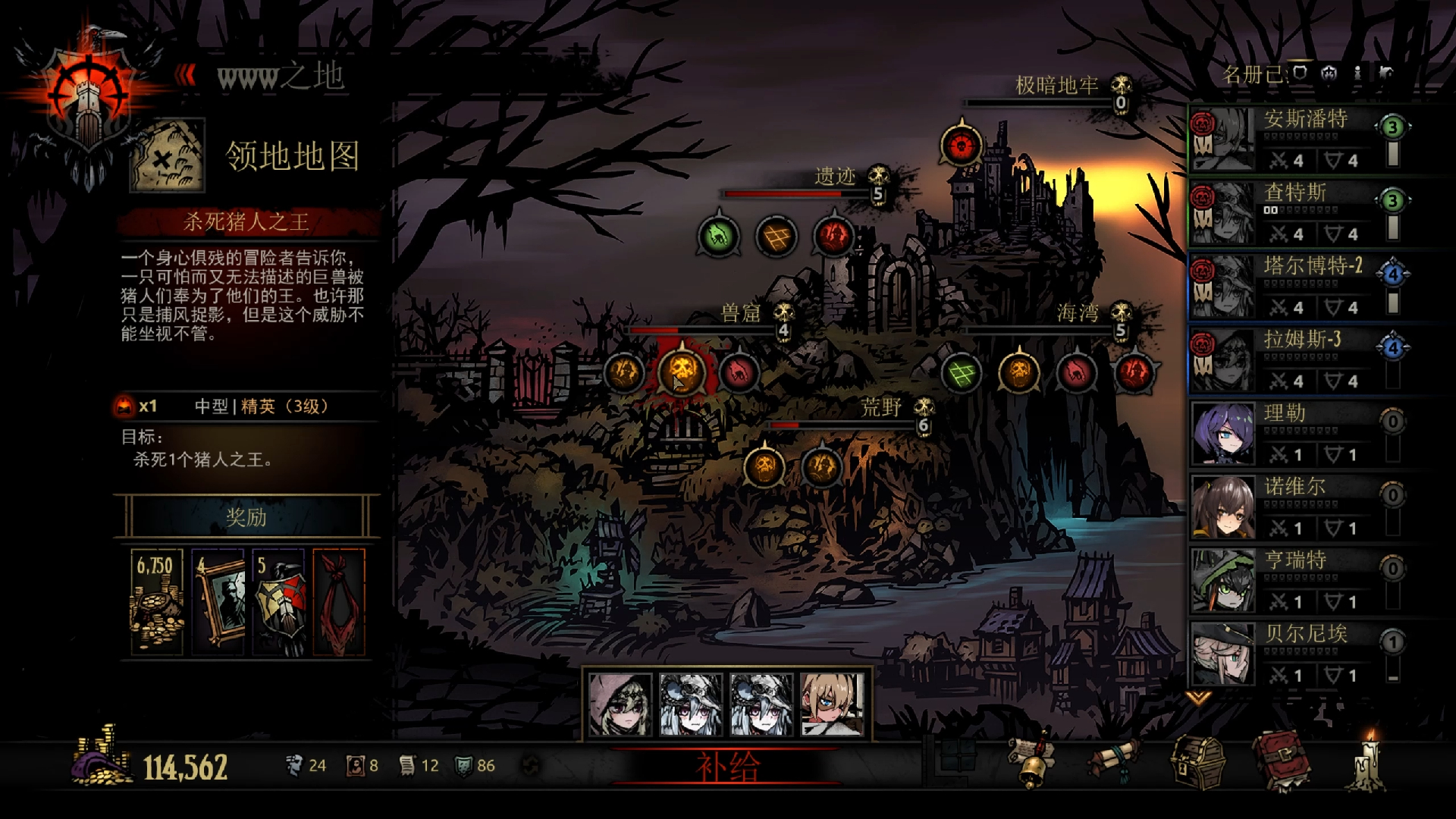Select the 极暗地牢 red dungeon mission
This screenshot has width=1456, height=819.
click(x=961, y=145)
